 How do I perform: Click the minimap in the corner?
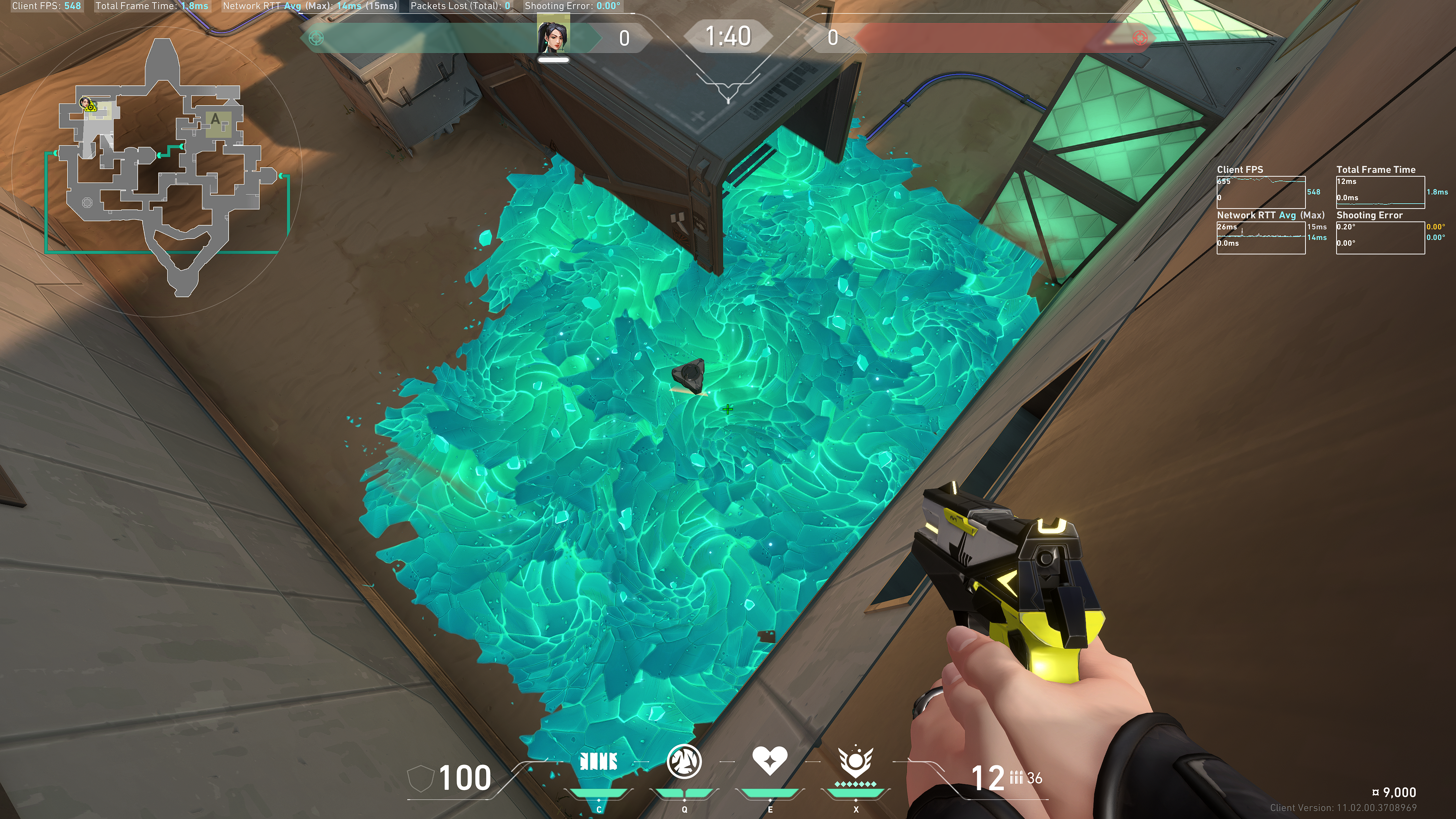pos(164,169)
